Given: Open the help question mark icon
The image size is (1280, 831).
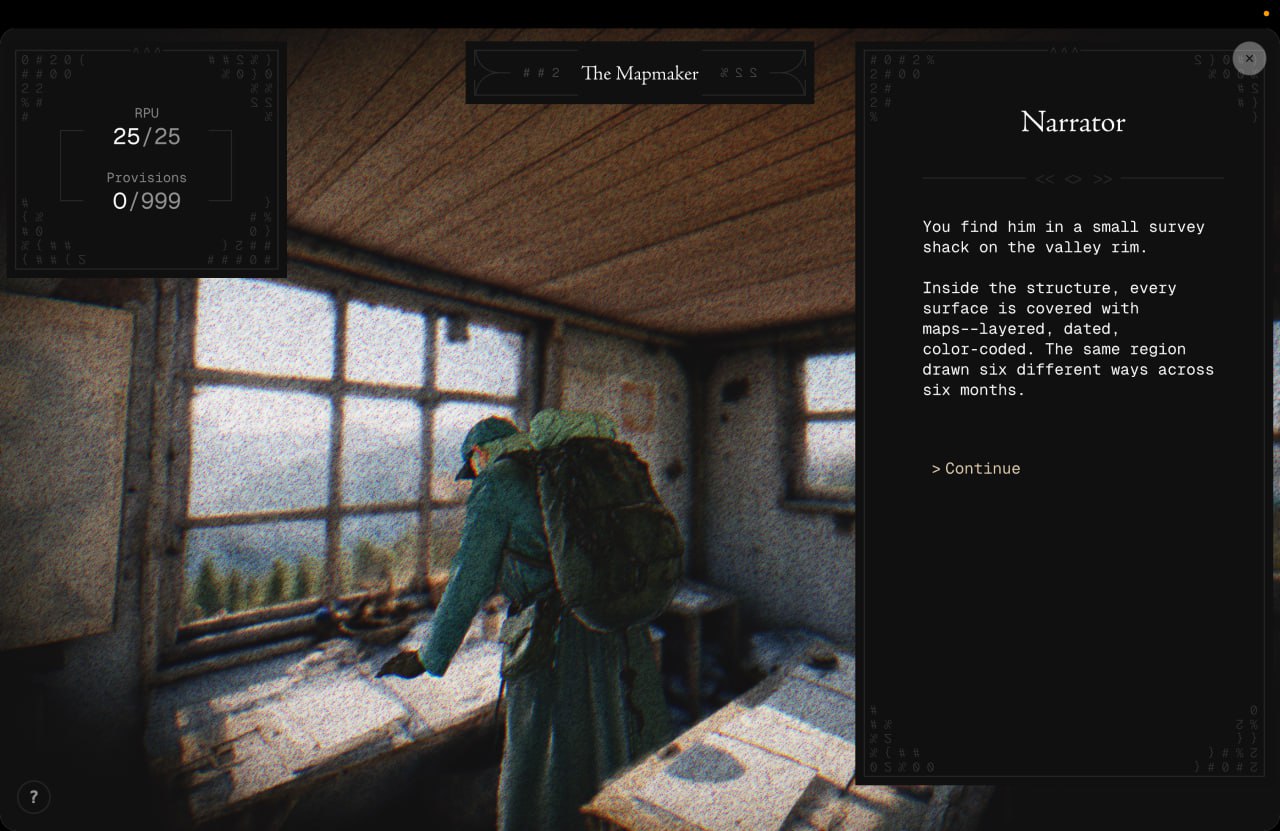Looking at the screenshot, I should (33, 797).
